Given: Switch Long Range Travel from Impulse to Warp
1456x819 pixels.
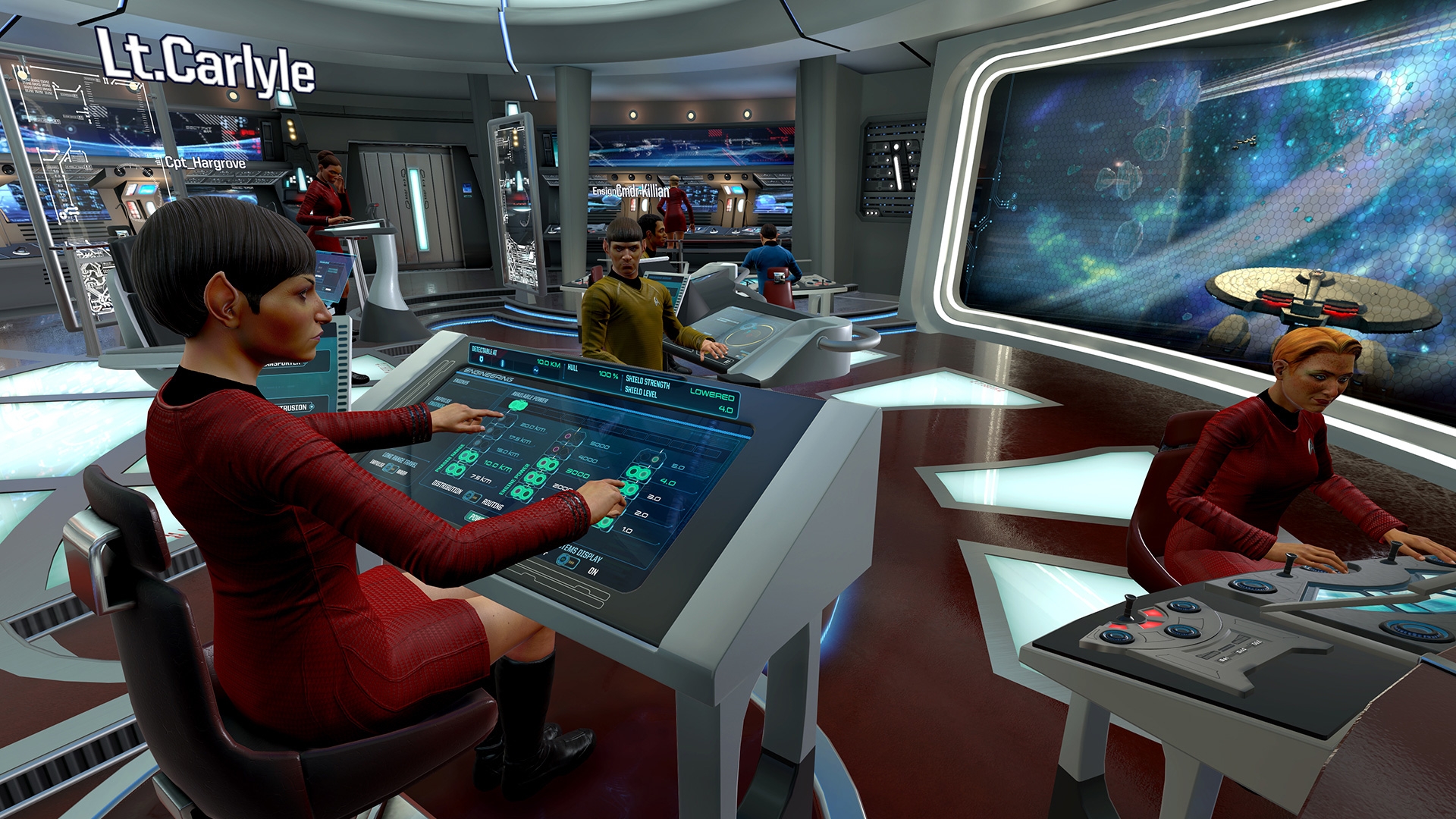Looking at the screenshot, I should coord(390,466).
